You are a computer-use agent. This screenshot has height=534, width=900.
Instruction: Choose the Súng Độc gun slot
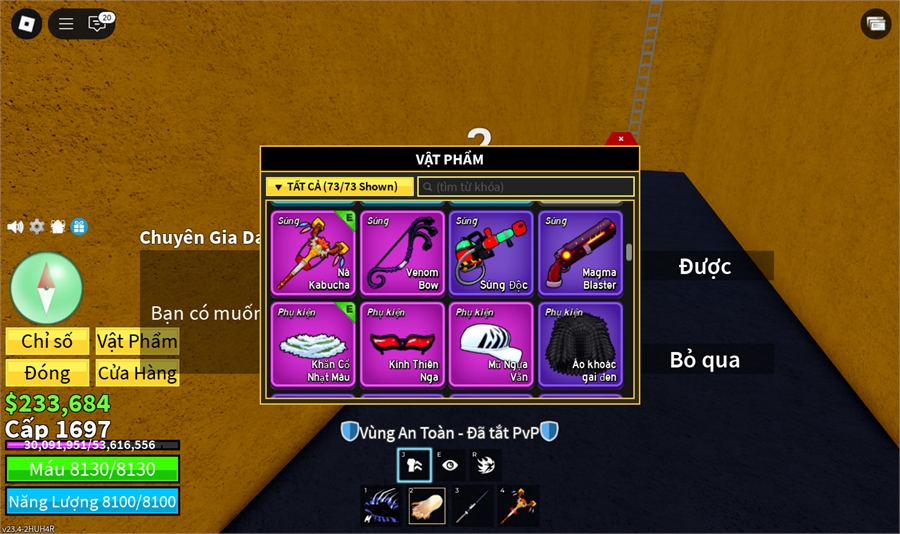492,253
